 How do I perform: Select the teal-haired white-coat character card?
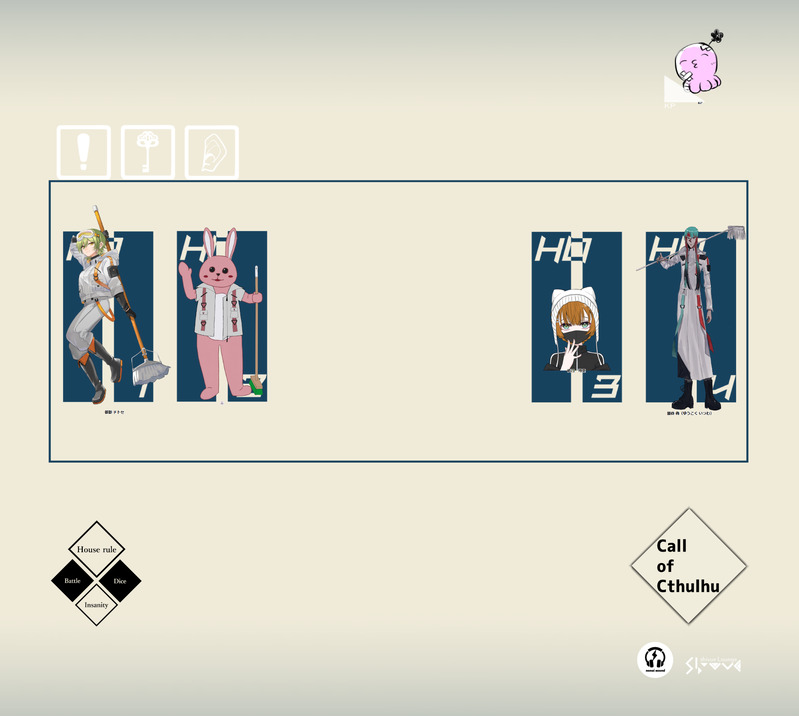(691, 318)
